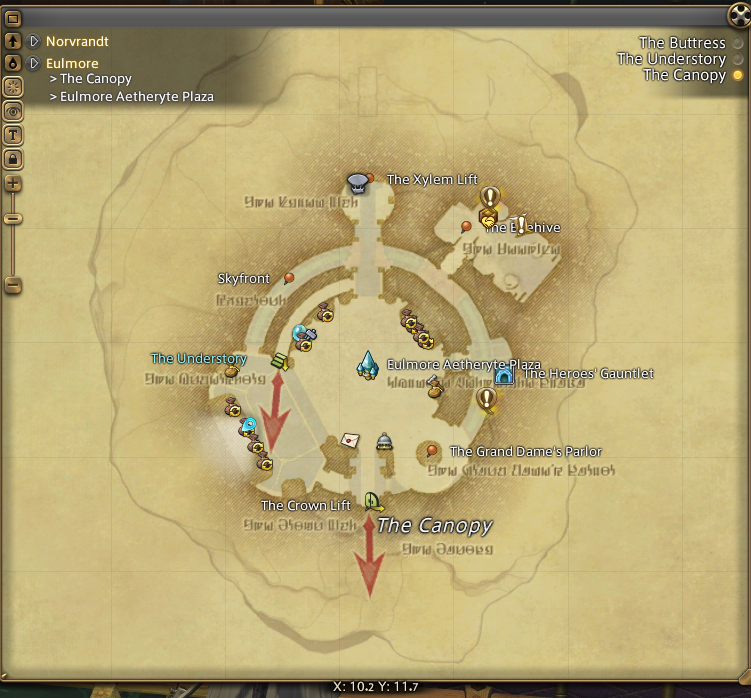The image size is (751, 698).
Task: Select The Crown Lift exit marker
Action: 374,501
